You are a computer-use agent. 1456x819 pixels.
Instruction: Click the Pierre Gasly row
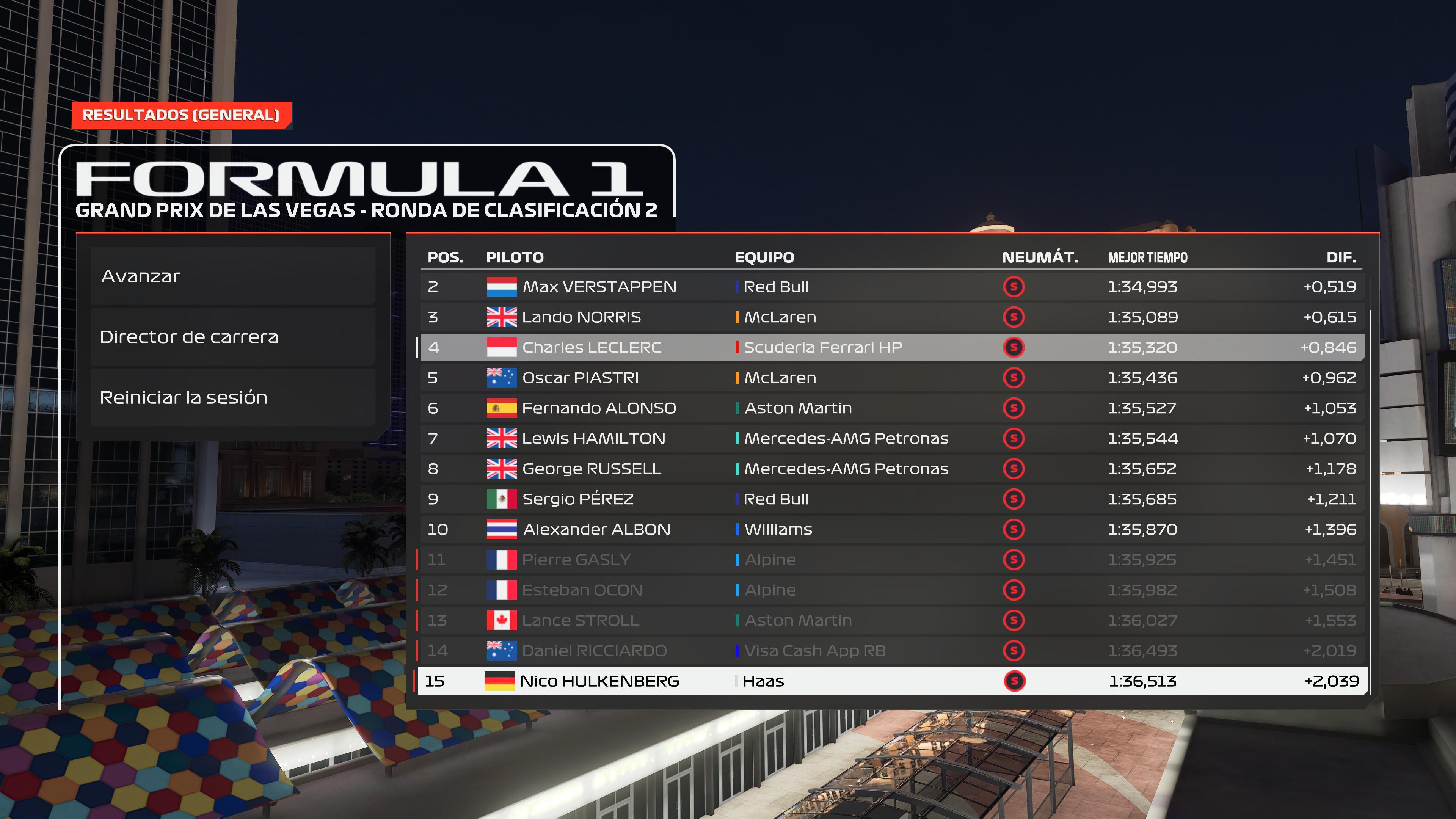tap(892, 560)
